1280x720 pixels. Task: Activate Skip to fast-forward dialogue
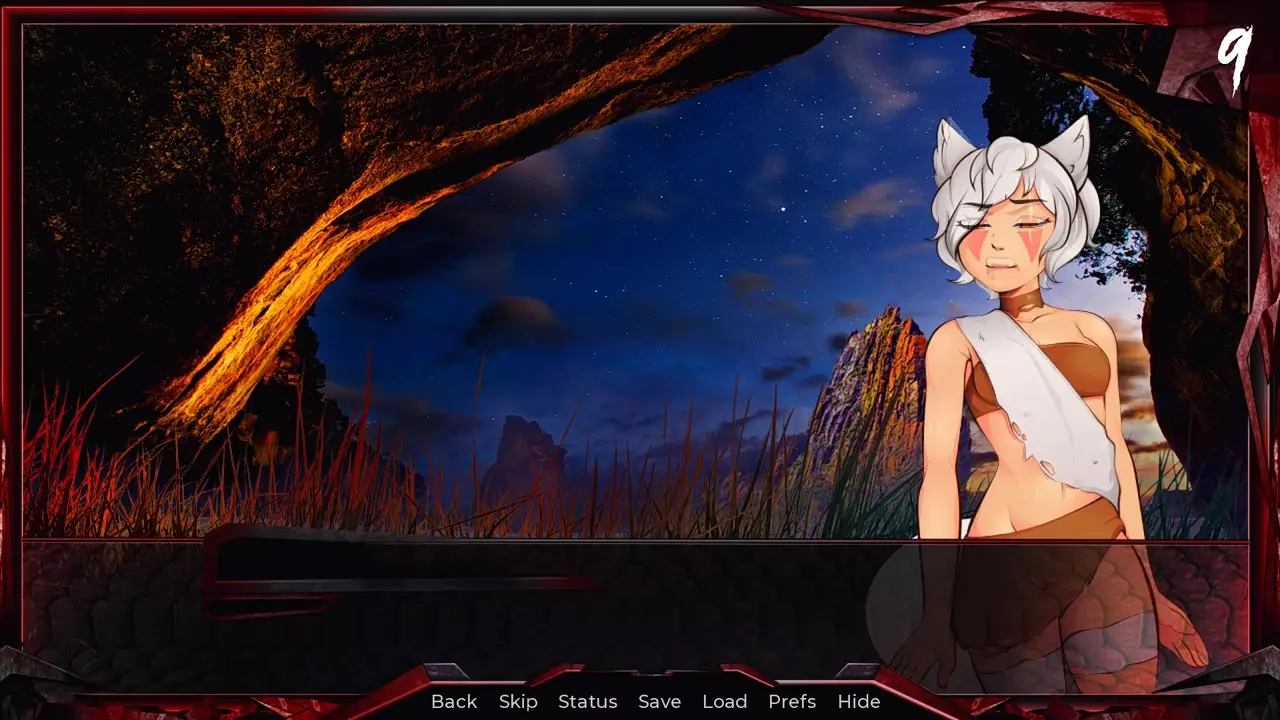click(x=518, y=702)
